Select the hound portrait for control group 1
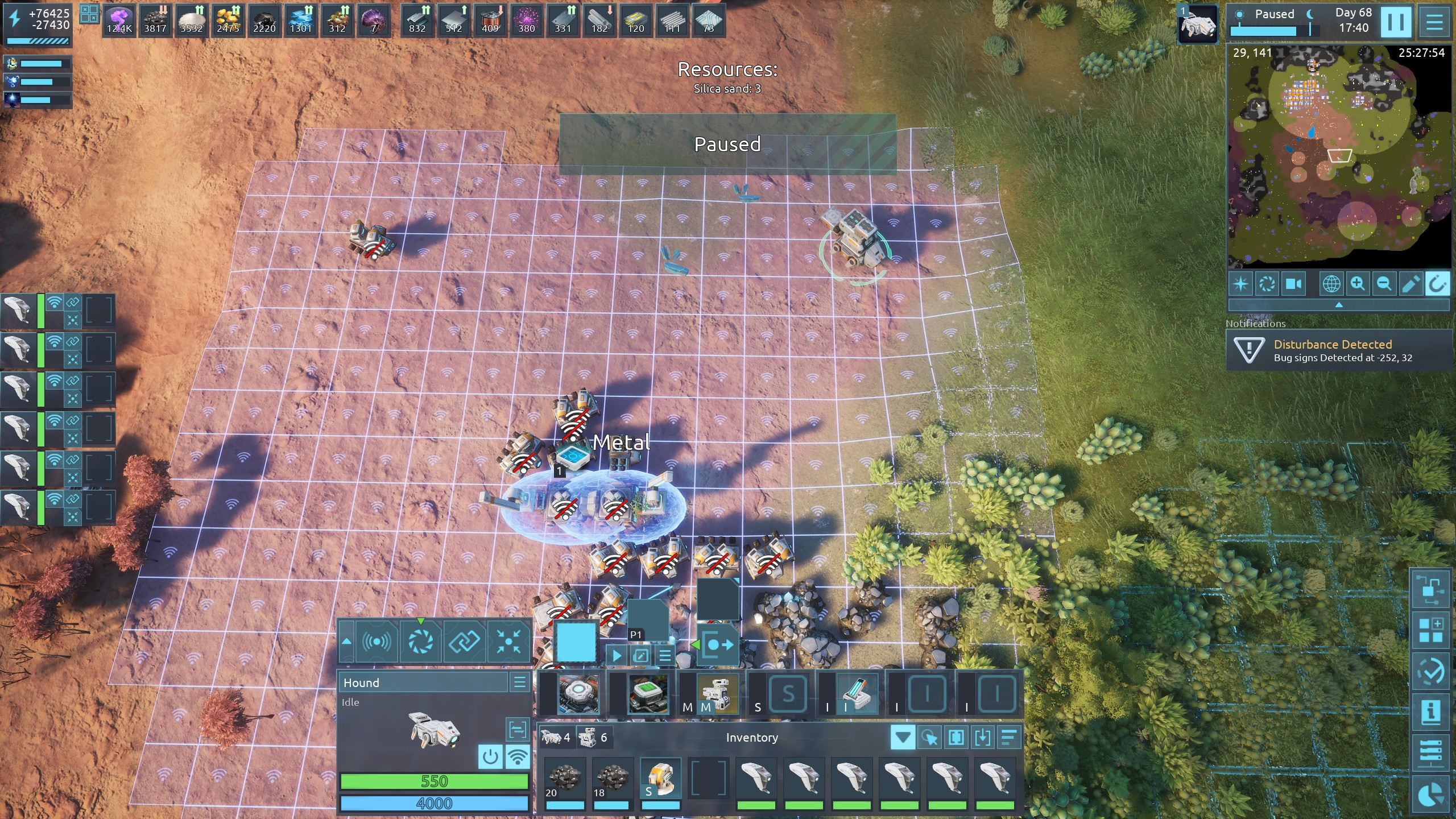Image resolution: width=1456 pixels, height=819 pixels. click(1198, 24)
